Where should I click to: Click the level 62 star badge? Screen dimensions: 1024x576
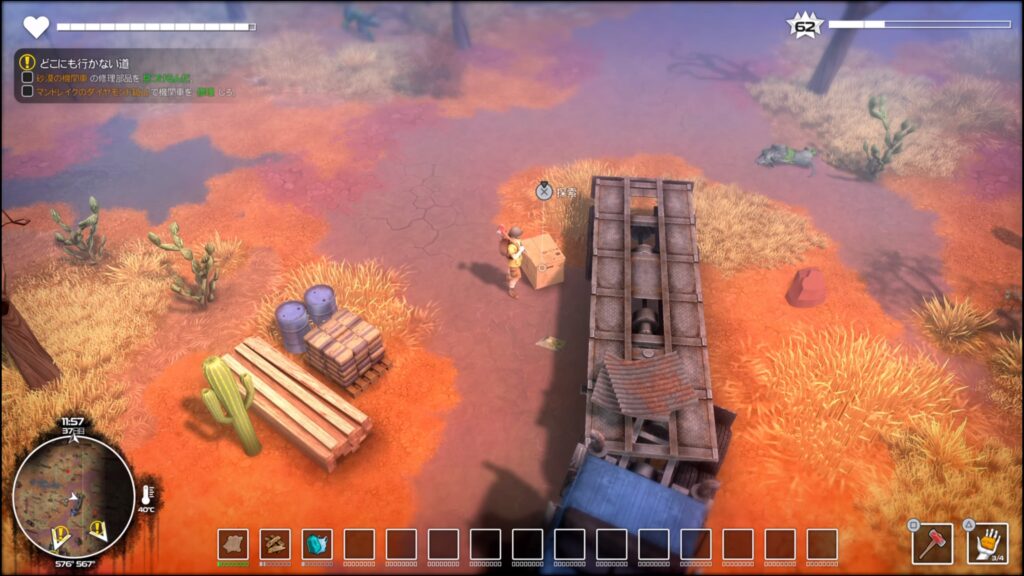804,26
